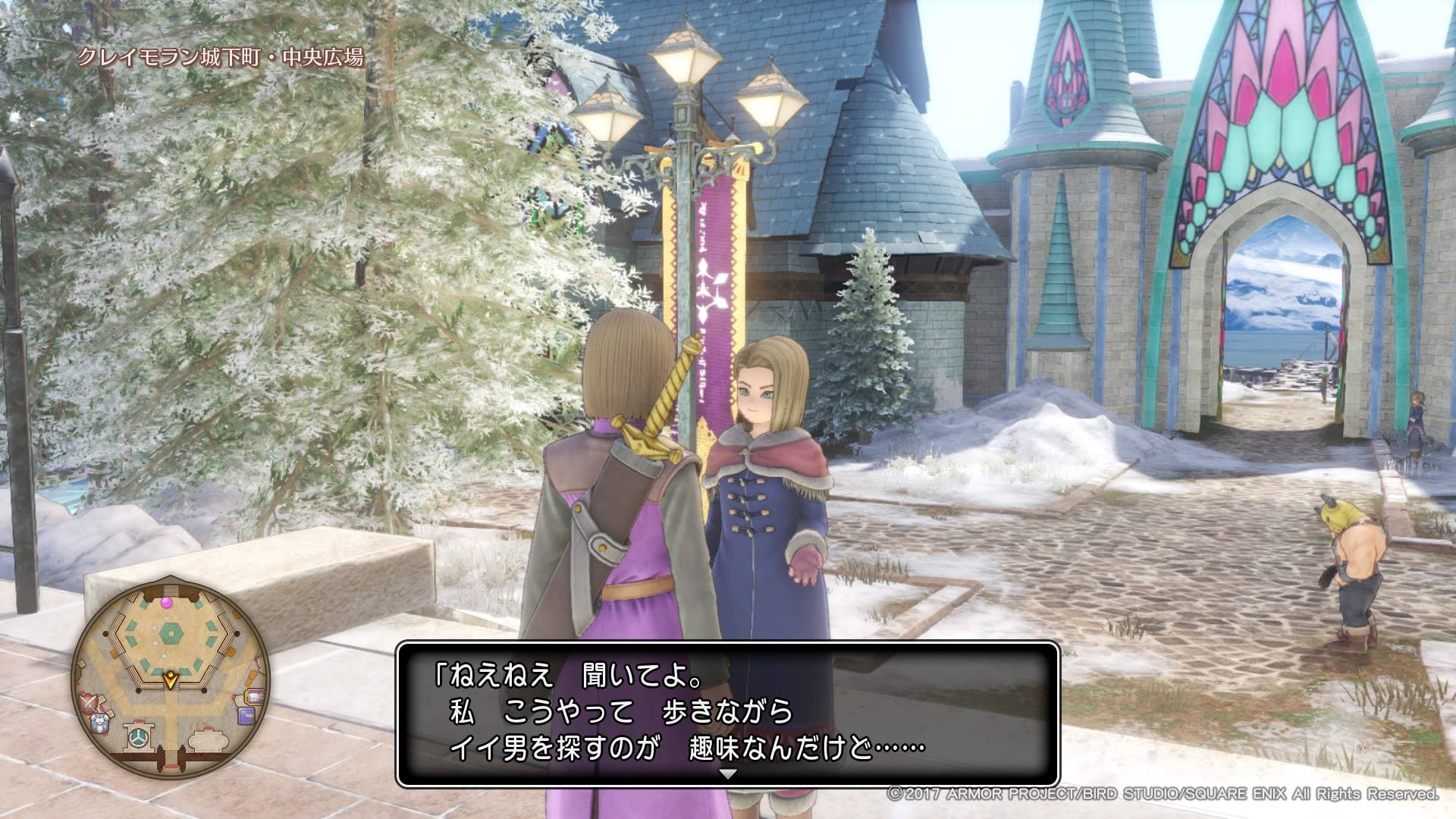Click the purple square shop map icon
Screen dimensions: 1456x819
tap(246, 717)
